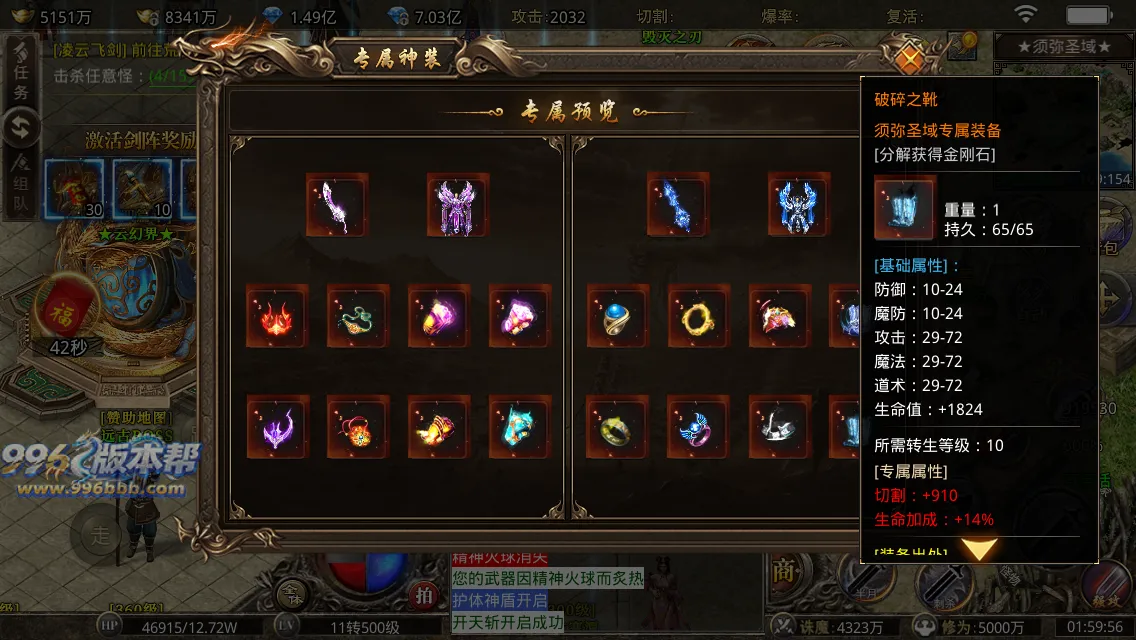This screenshot has height=640, width=1136.
Task: Select the blue gem ring
Action: (617, 316)
